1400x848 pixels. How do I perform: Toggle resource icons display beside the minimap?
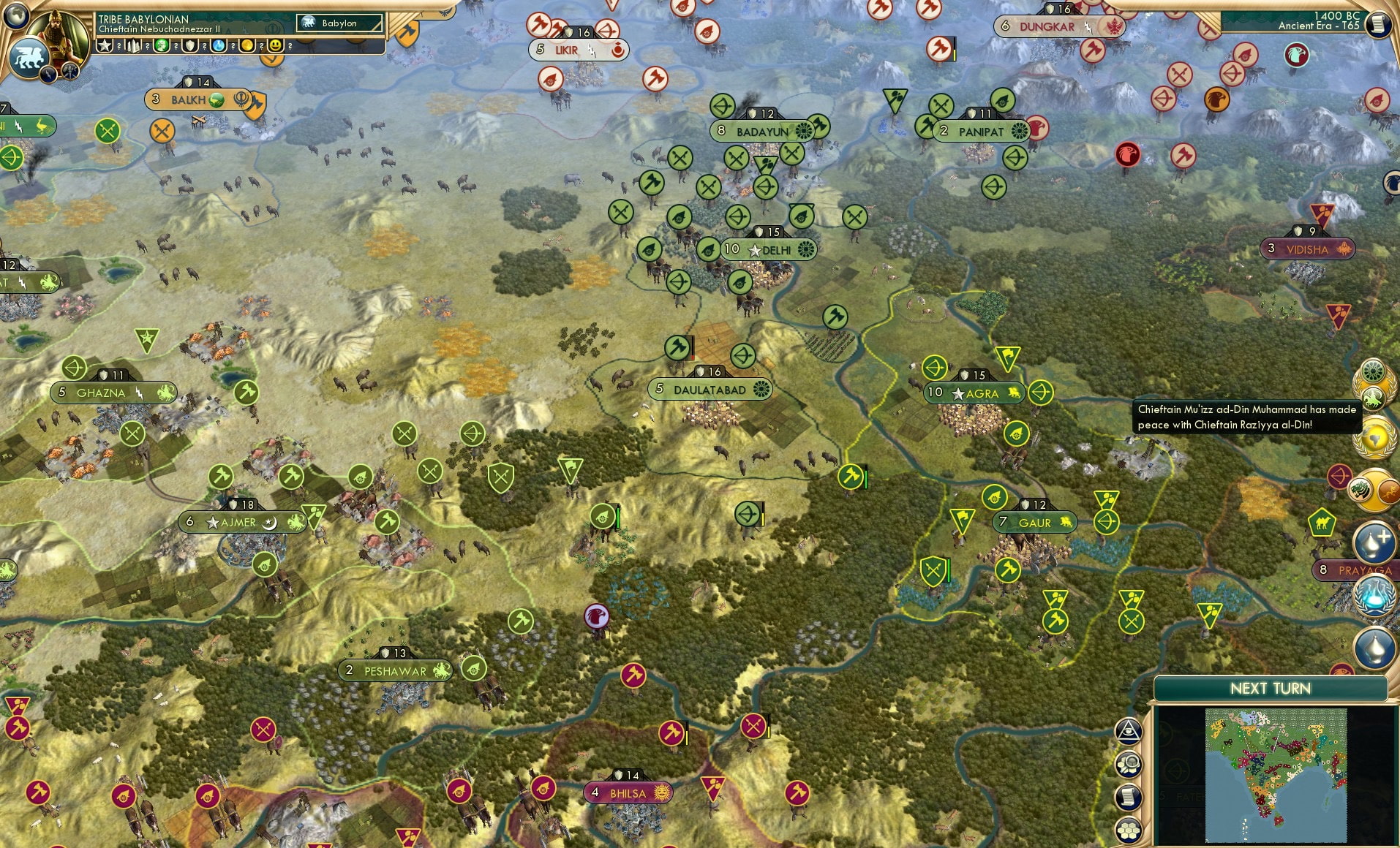1129,762
